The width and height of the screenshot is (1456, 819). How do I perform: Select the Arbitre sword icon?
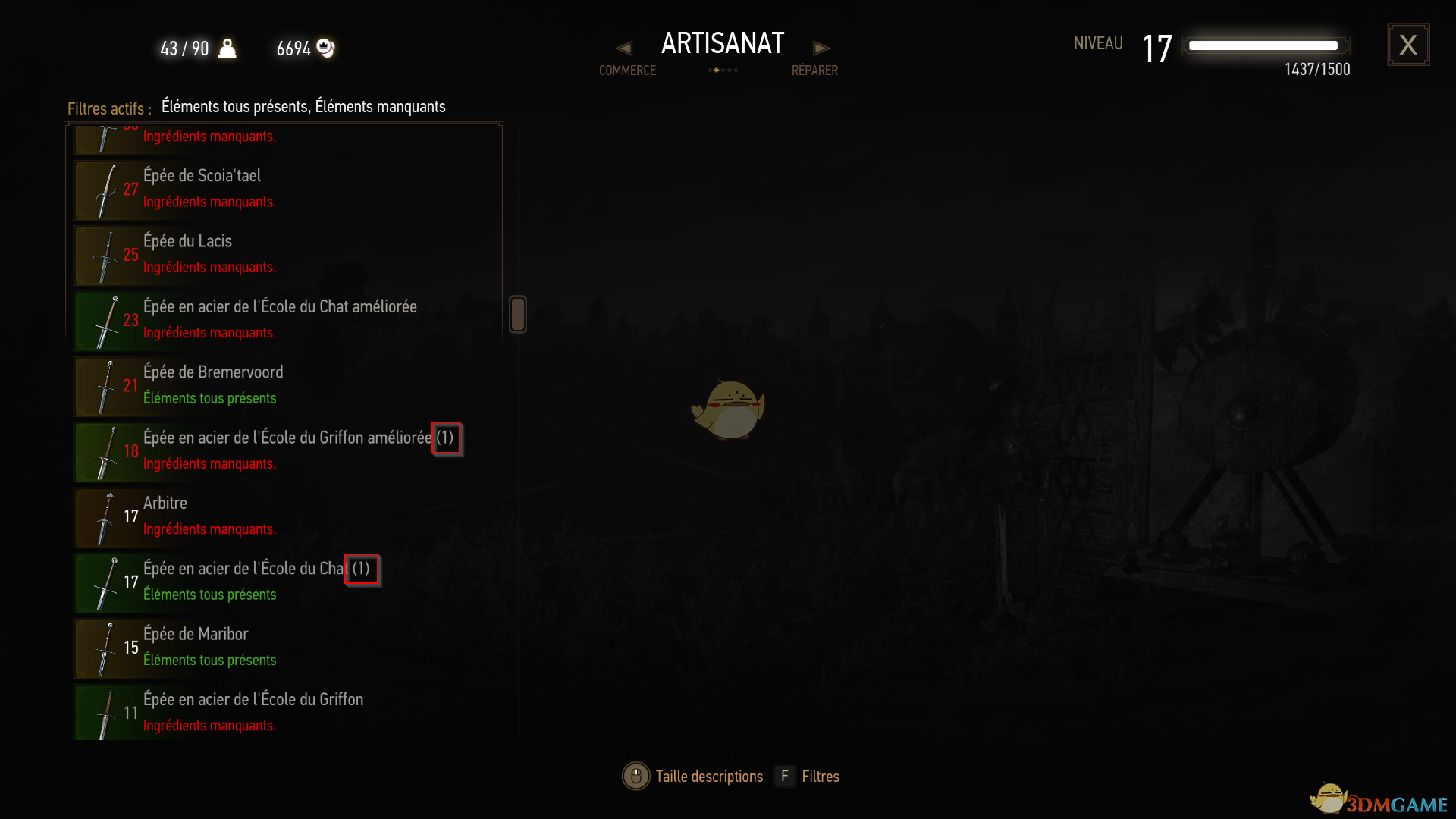click(106, 518)
